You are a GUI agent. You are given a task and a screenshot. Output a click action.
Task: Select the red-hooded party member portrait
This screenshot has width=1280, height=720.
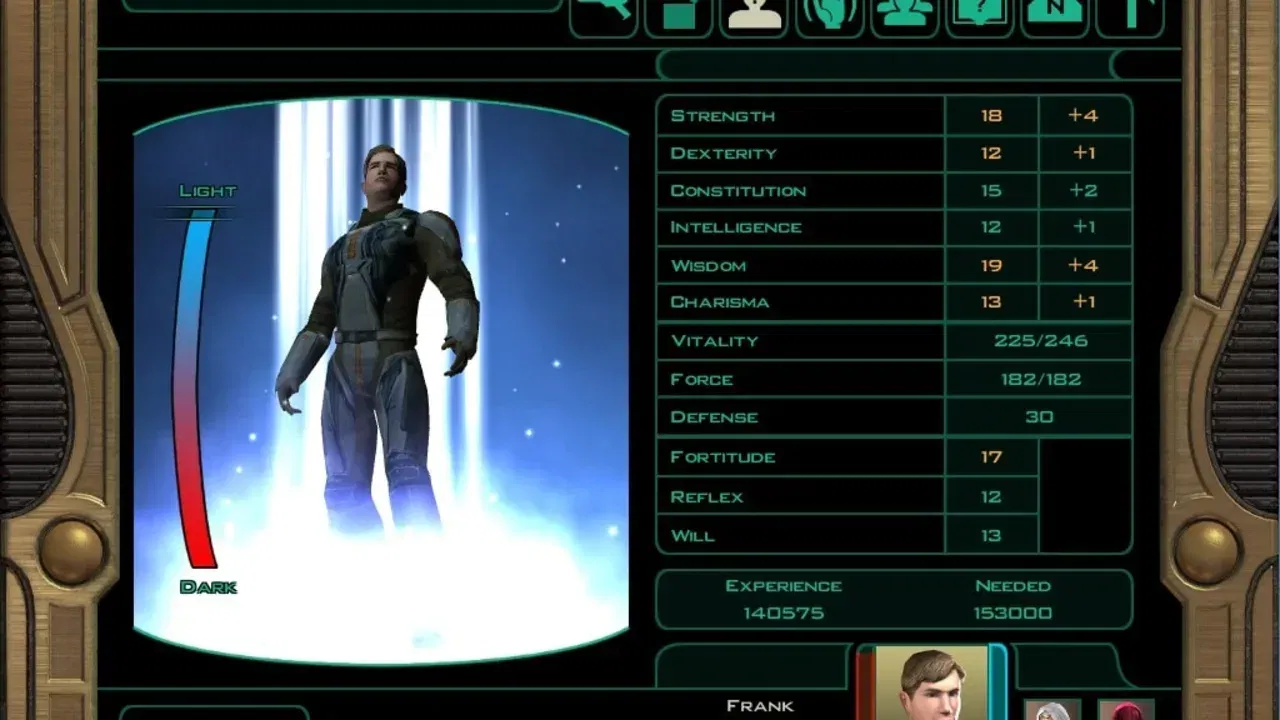click(x=1126, y=709)
